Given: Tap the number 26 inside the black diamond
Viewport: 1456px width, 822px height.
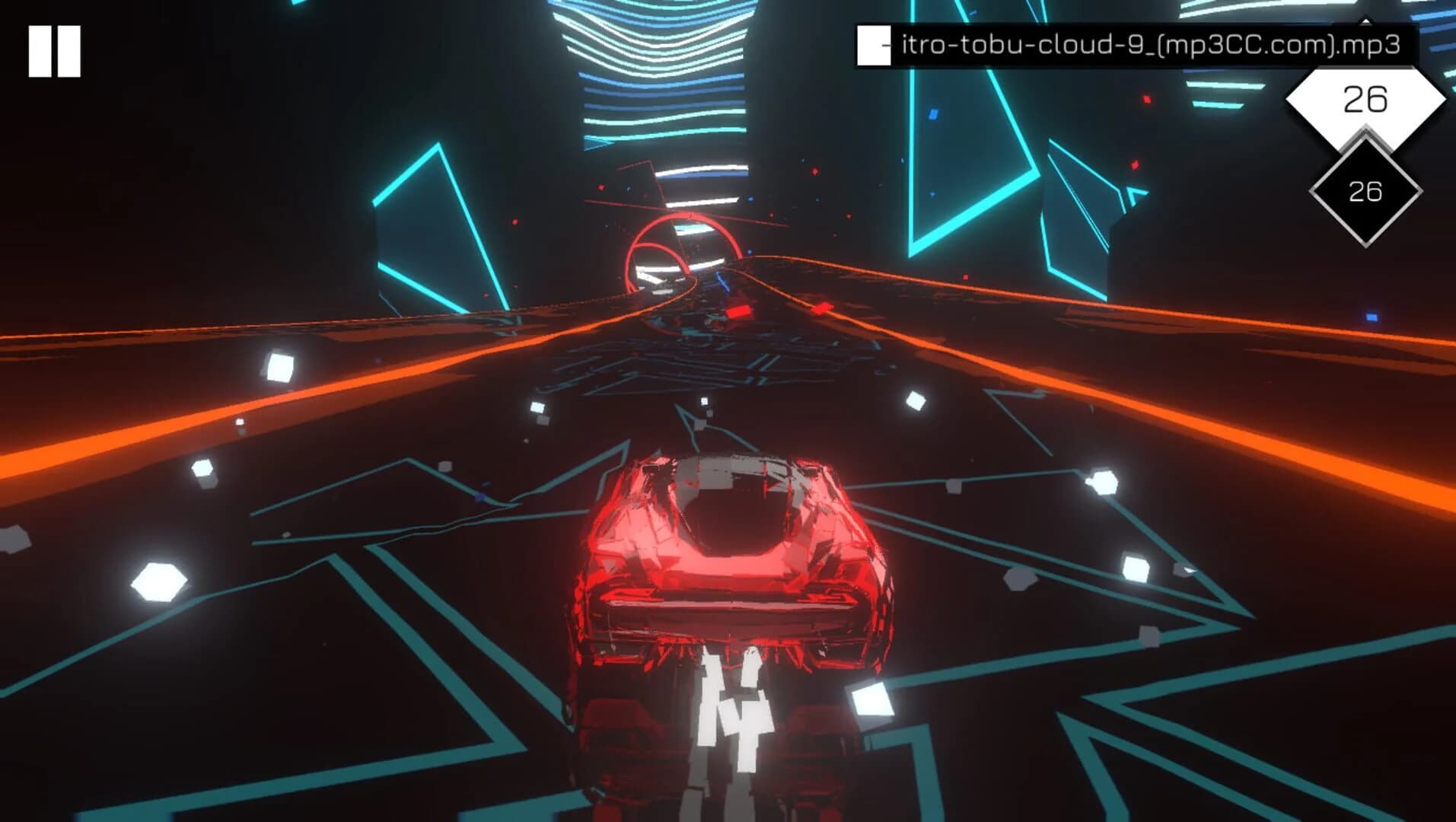Looking at the screenshot, I should coord(1365,192).
